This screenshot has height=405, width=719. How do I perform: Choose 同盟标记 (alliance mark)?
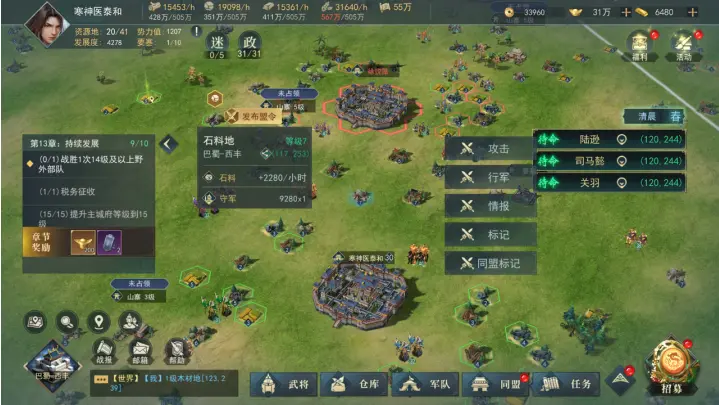[x=490, y=264]
